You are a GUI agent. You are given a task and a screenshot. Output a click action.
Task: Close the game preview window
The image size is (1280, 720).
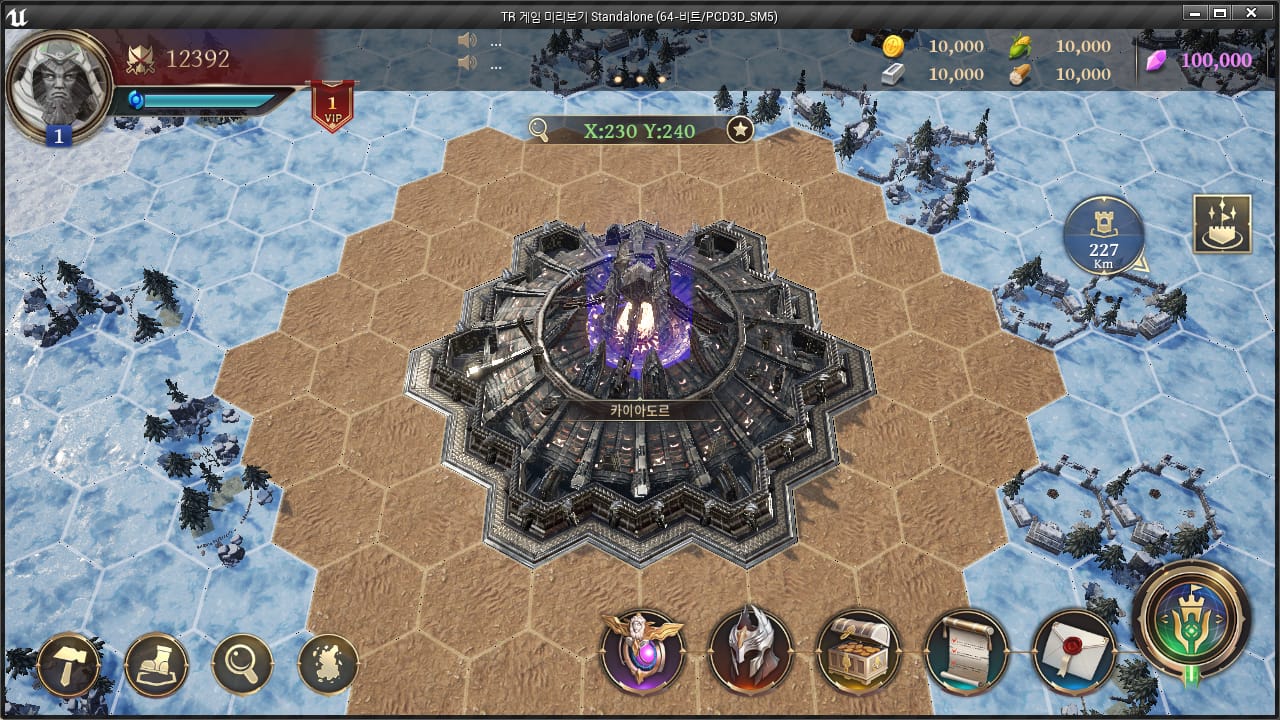(1250, 14)
